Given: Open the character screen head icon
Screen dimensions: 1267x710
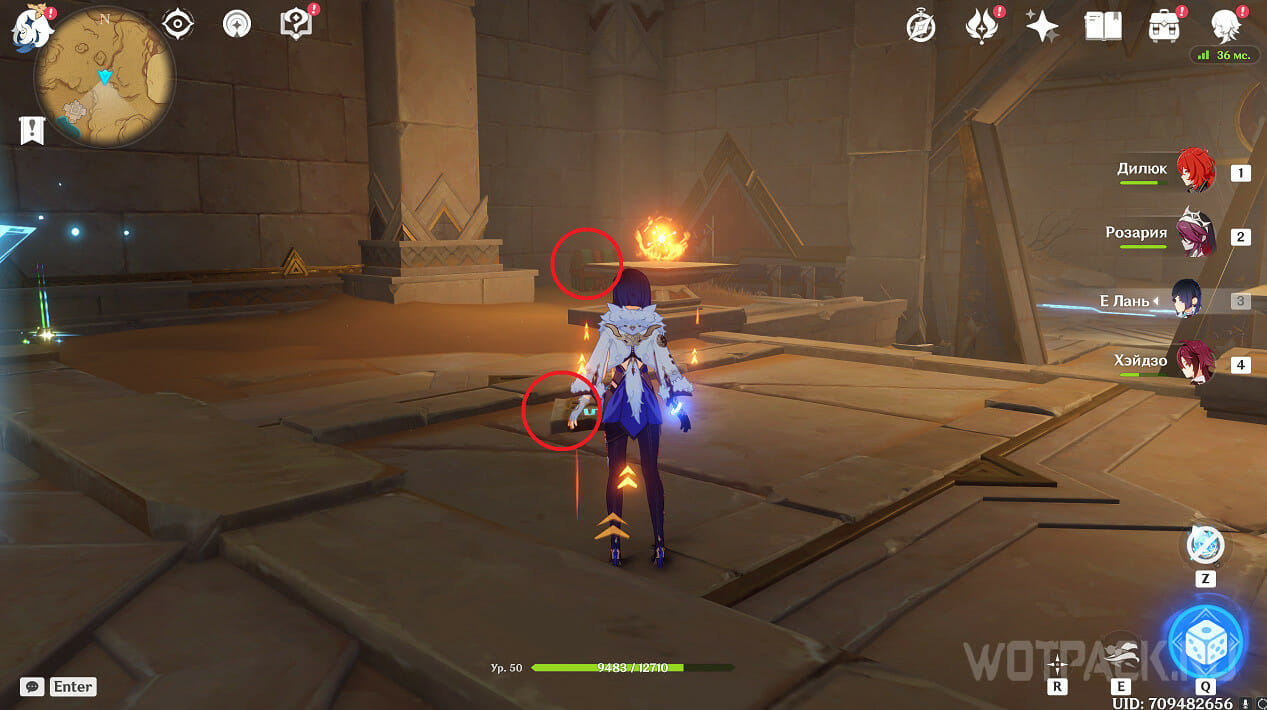Looking at the screenshot, I should [x=1226, y=26].
